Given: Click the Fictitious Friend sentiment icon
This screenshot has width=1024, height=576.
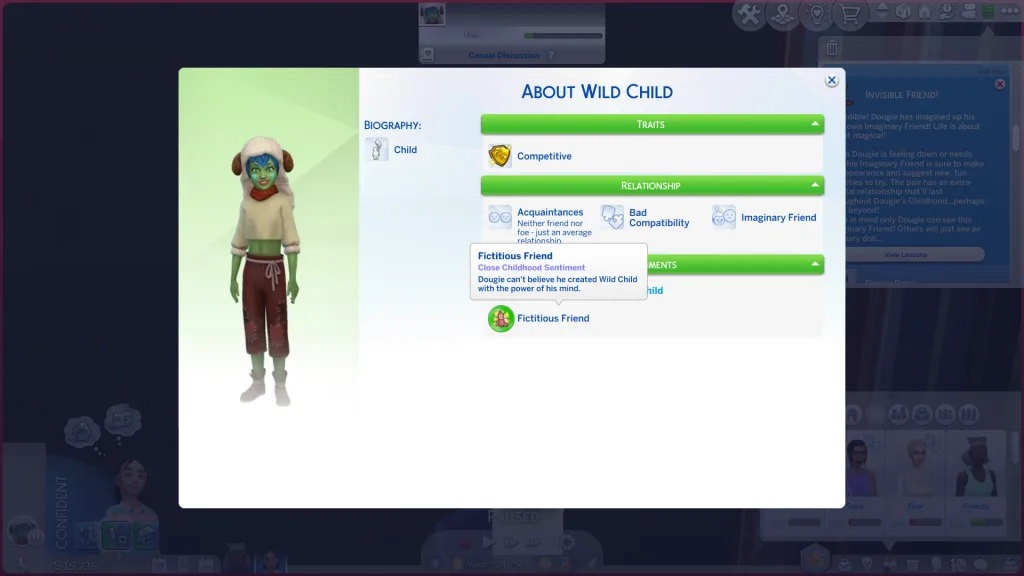Looking at the screenshot, I should 501,319.
